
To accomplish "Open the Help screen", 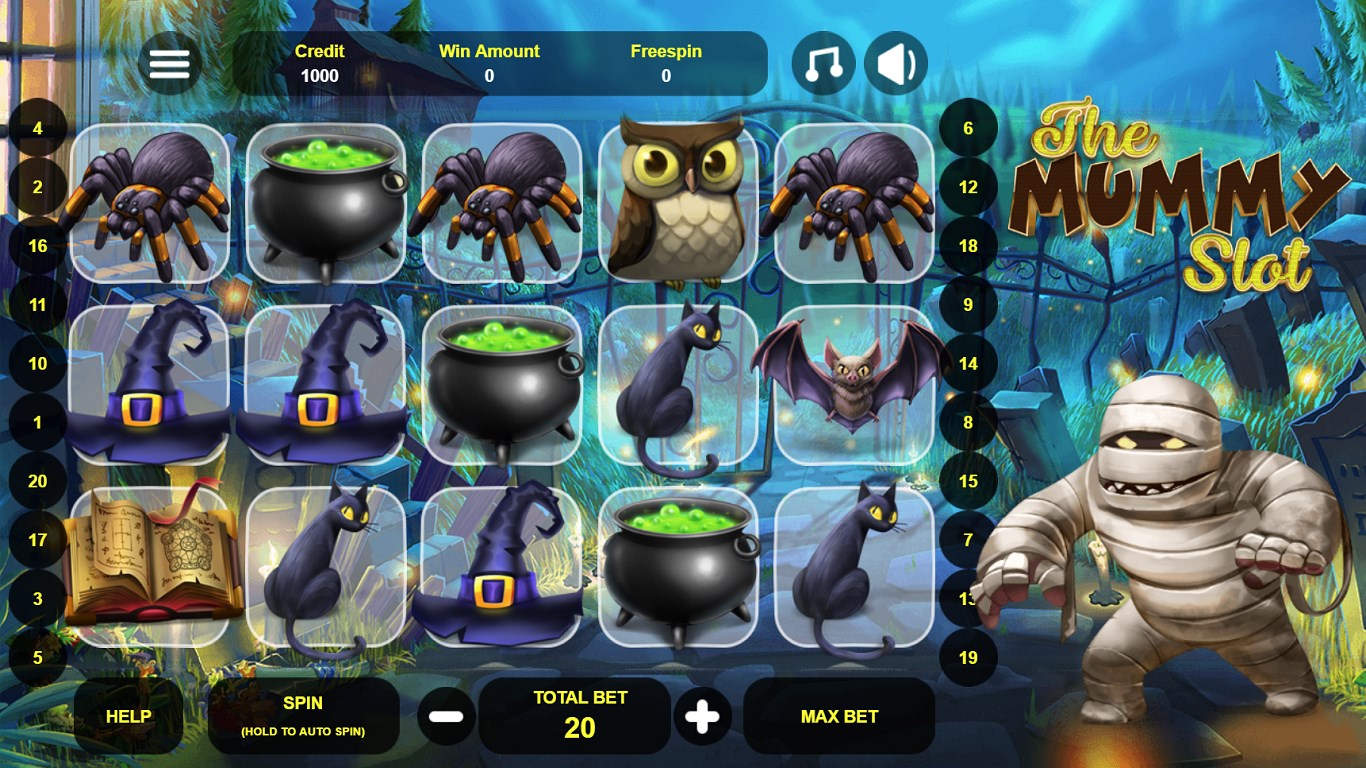I will point(128,716).
